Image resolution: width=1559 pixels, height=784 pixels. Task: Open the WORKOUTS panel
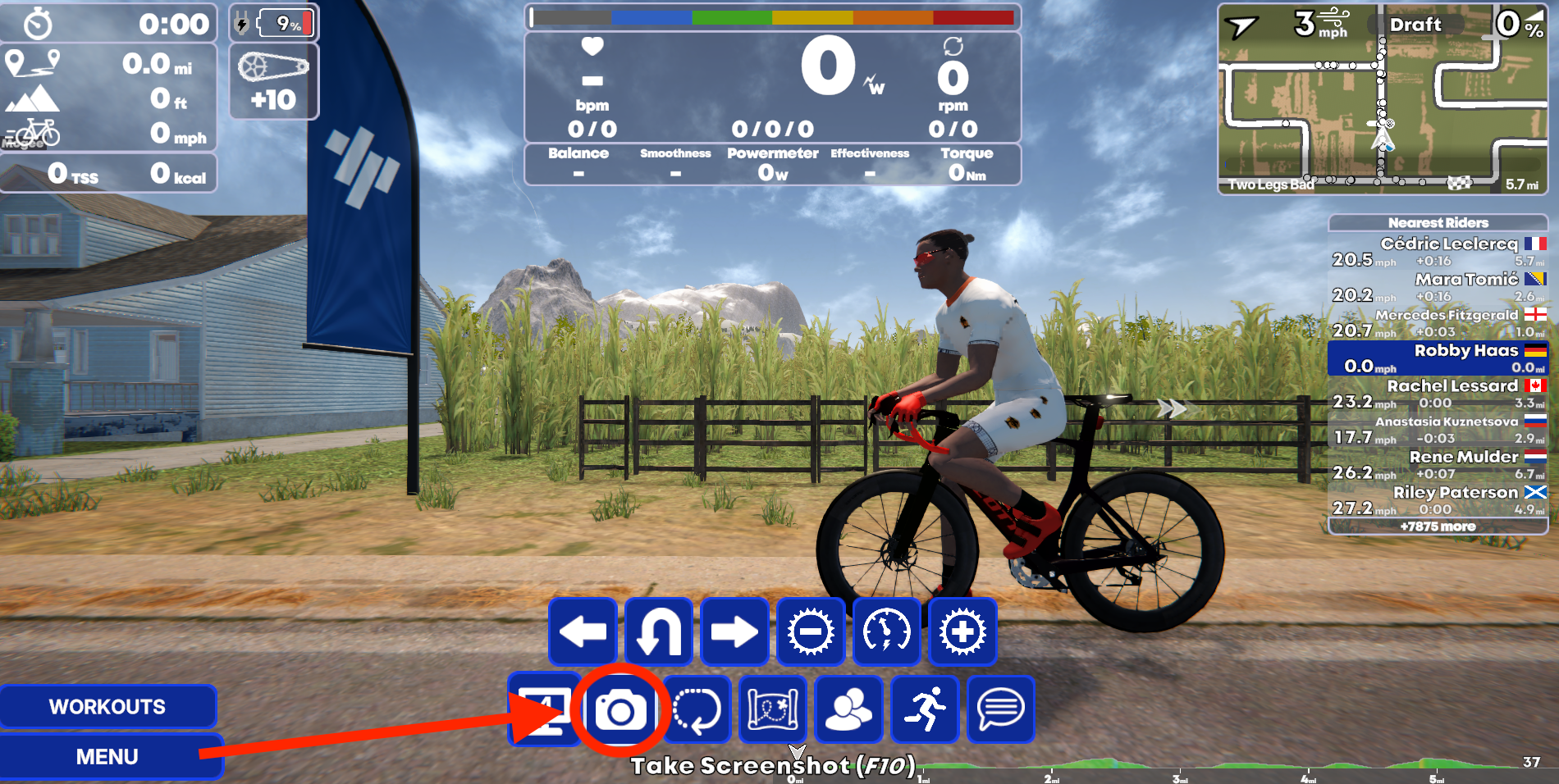(107, 706)
